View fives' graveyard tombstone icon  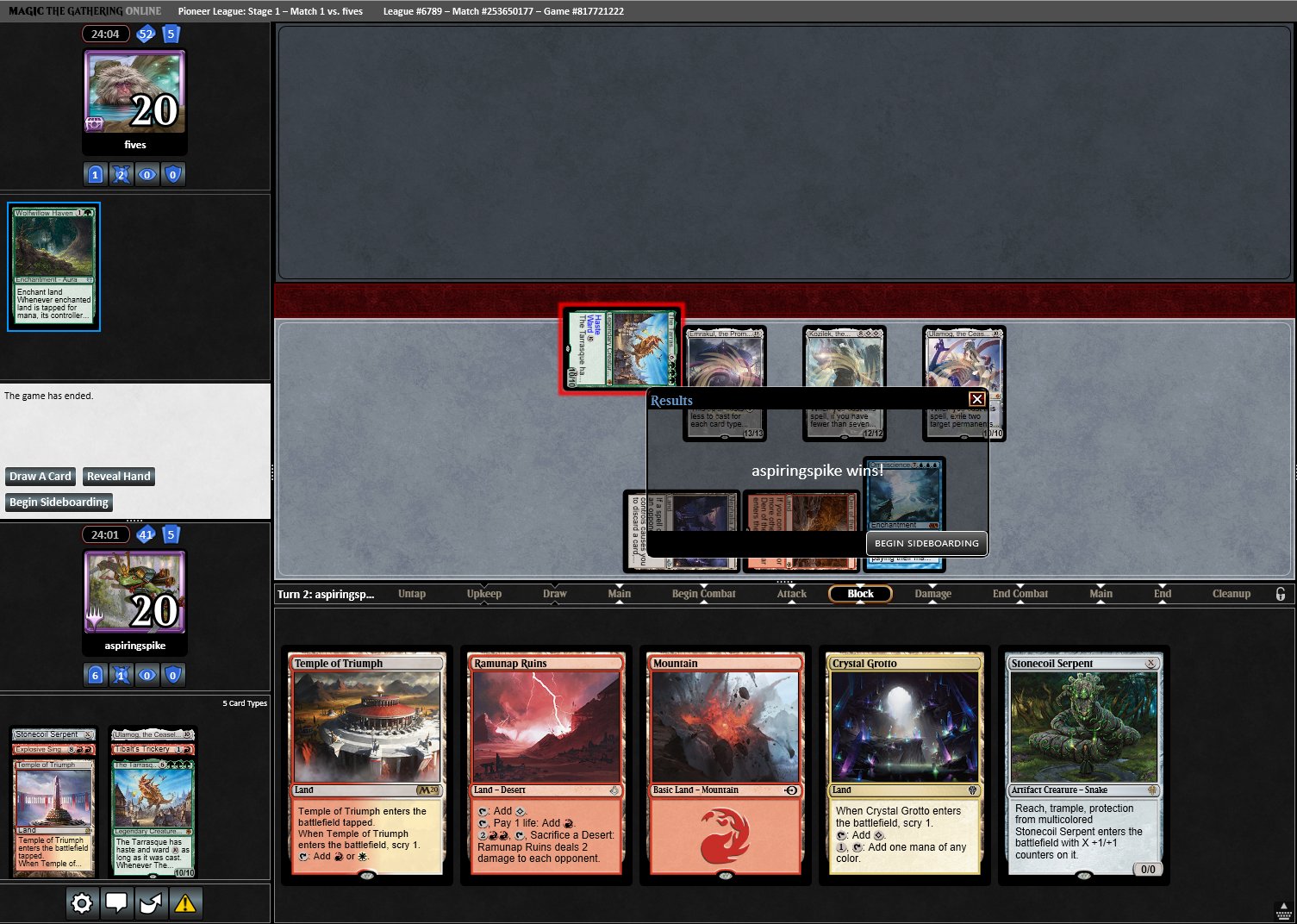click(x=95, y=174)
